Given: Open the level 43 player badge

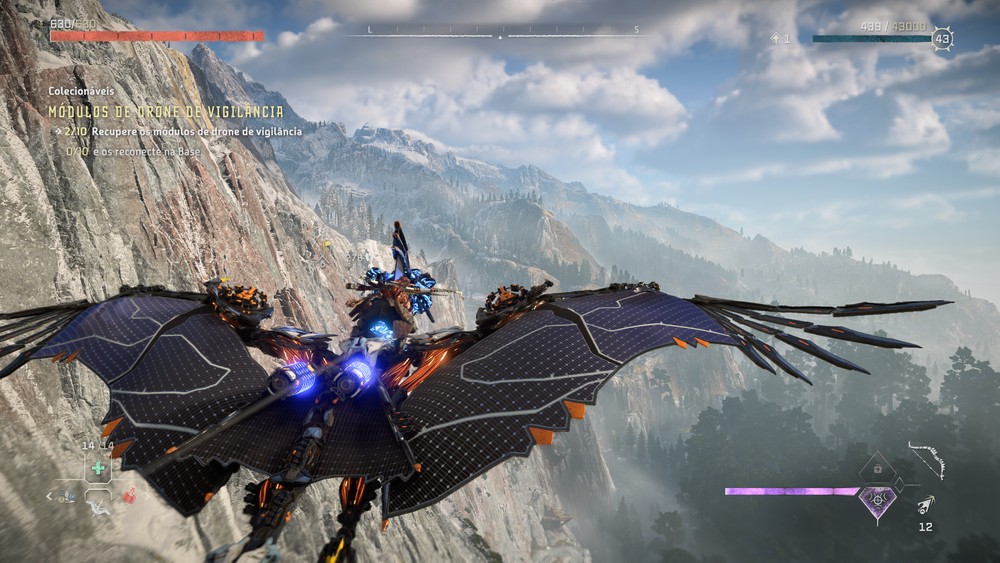Looking at the screenshot, I should 941,39.
